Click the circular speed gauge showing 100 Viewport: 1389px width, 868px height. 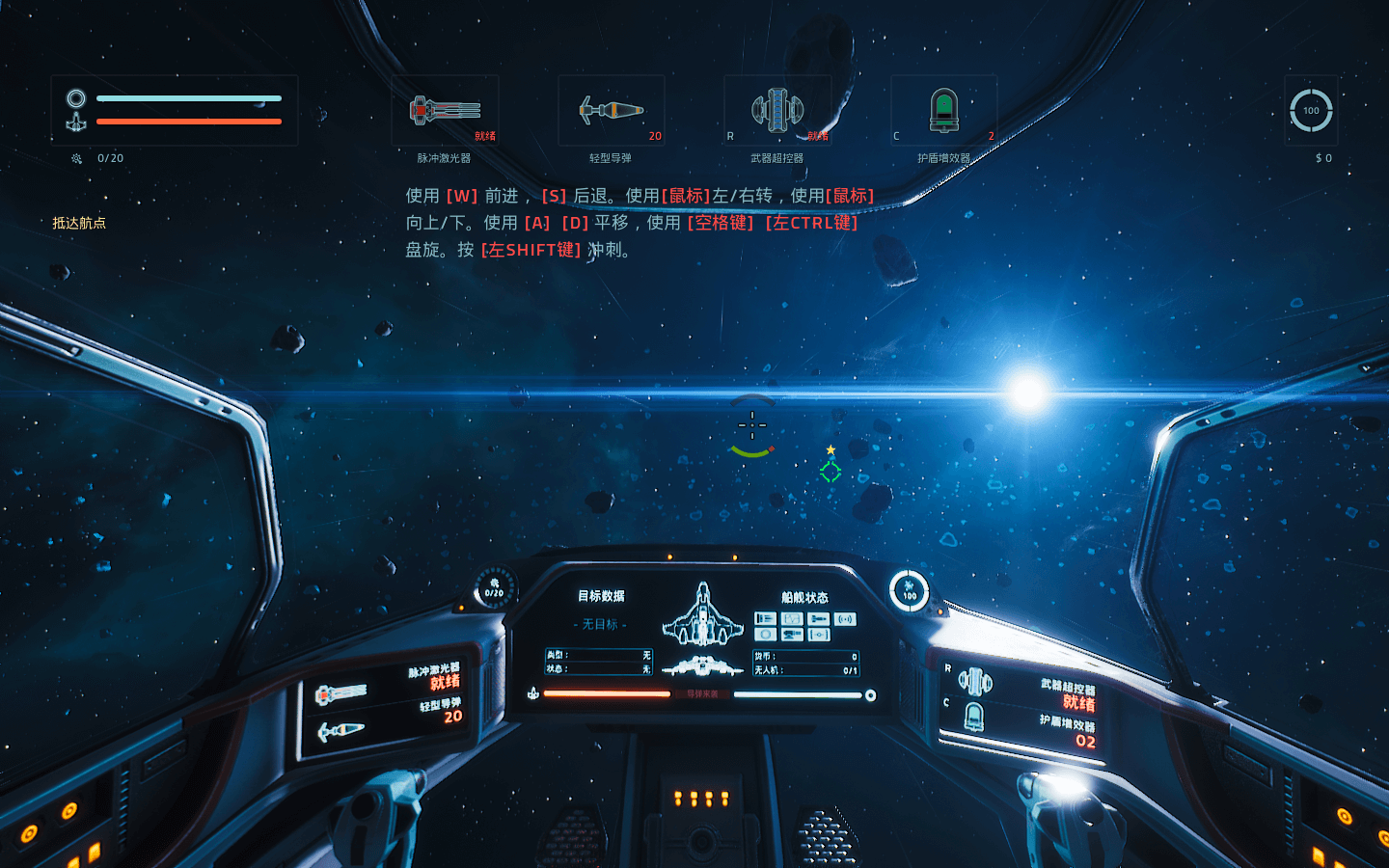pyautogui.click(x=1311, y=111)
